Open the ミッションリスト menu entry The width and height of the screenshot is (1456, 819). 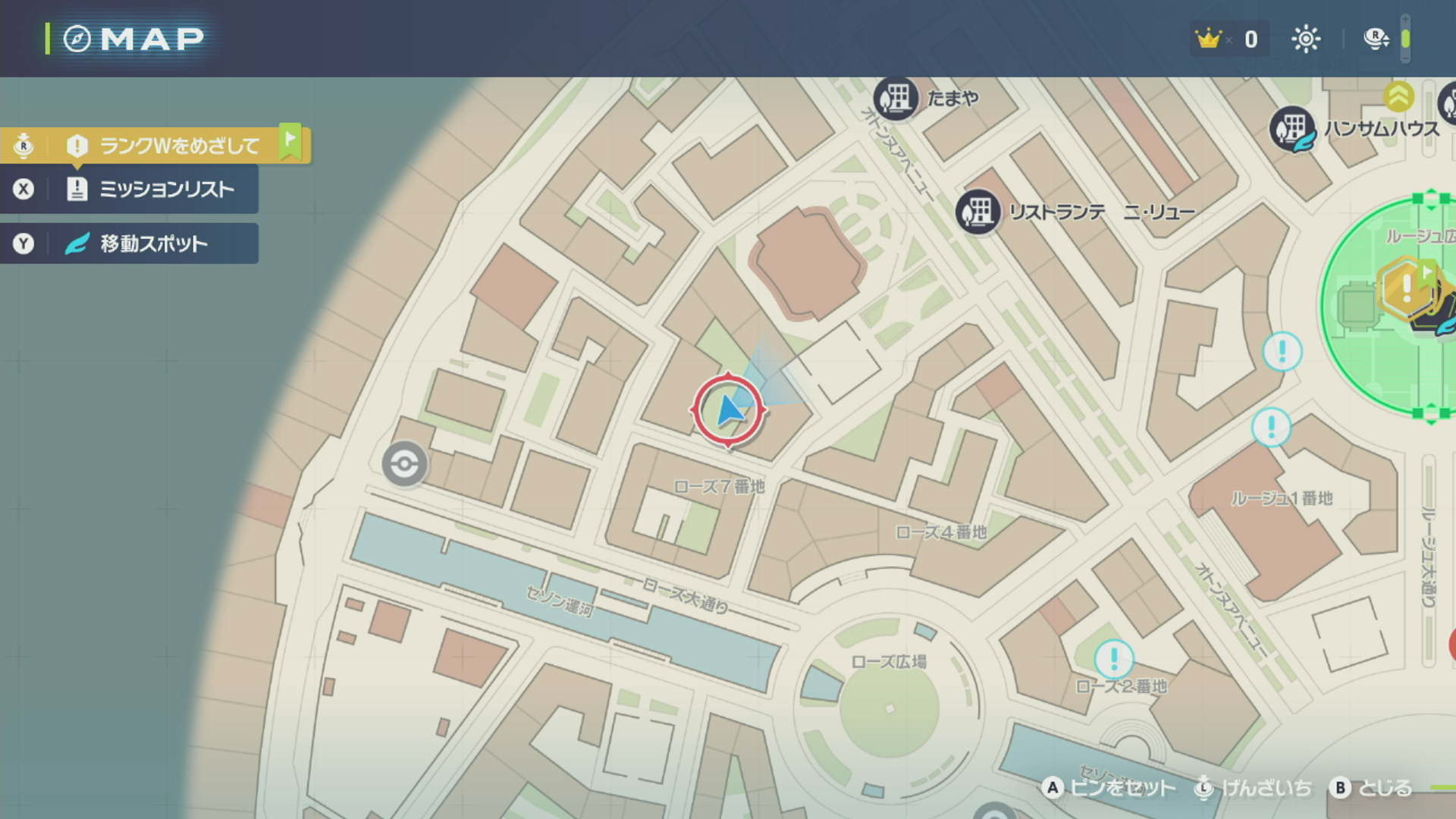point(168,190)
